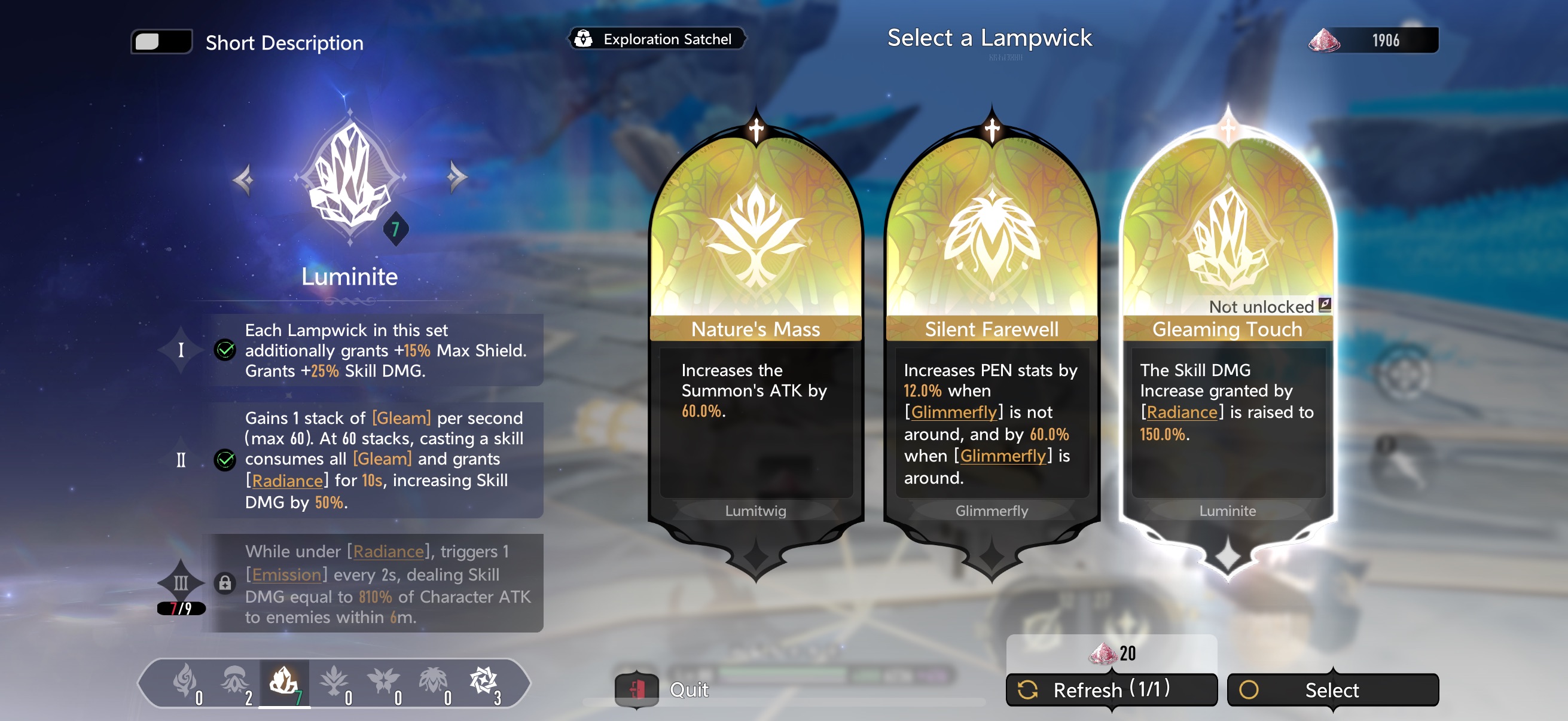Image resolution: width=1568 pixels, height=721 pixels.
Task: Switch to the butterfly set tab
Action: tap(383, 682)
